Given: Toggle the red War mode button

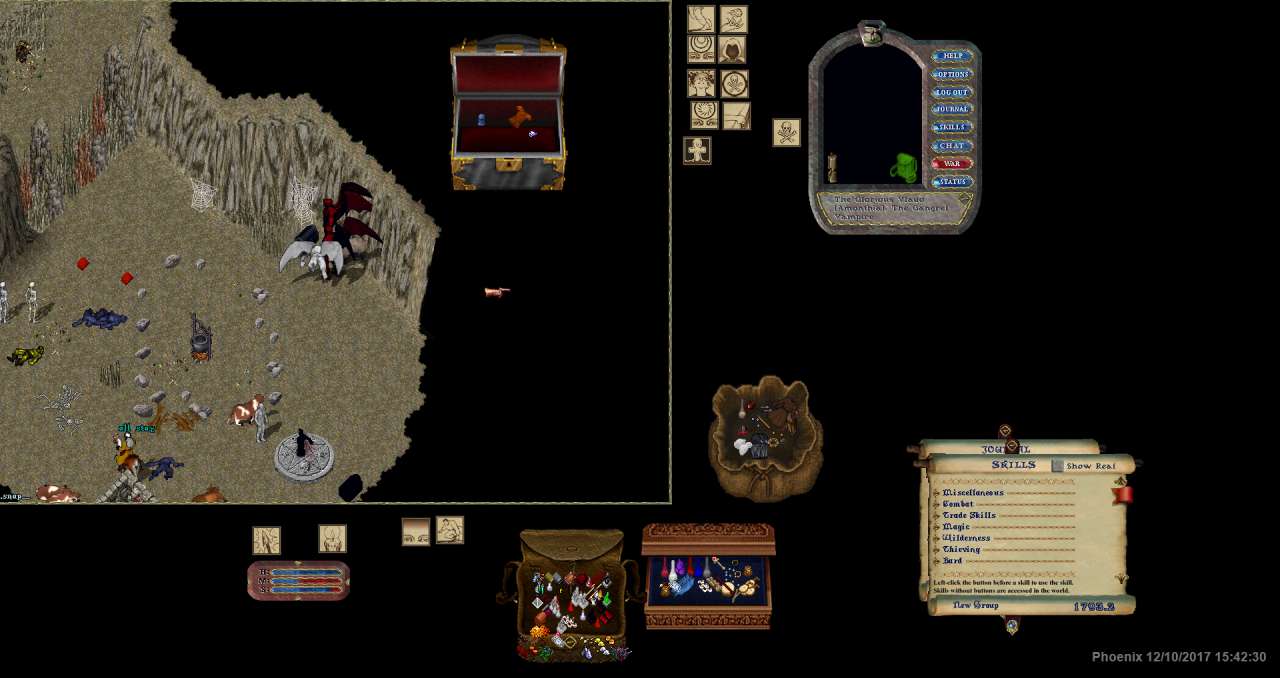Looking at the screenshot, I should [x=952, y=164].
